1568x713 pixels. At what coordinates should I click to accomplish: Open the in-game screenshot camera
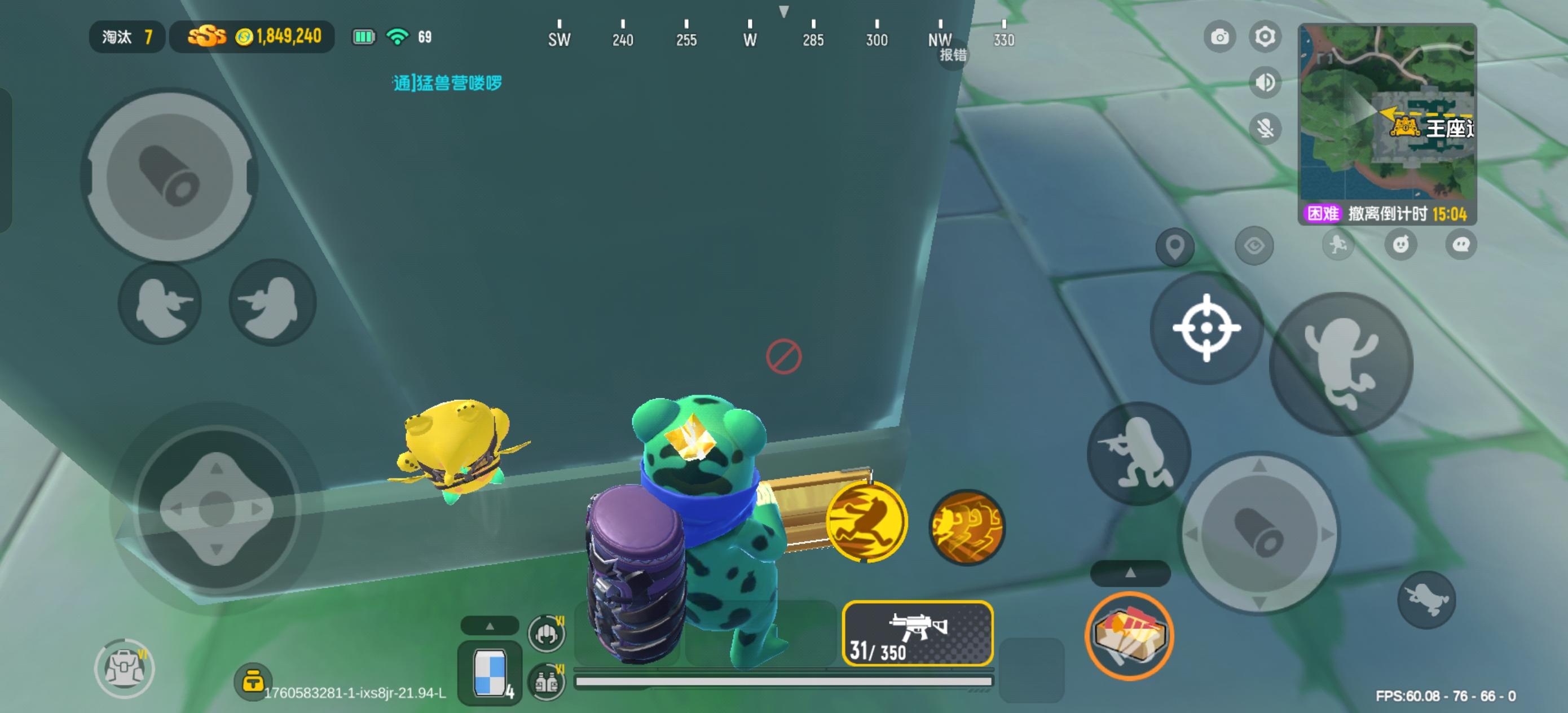click(x=1219, y=37)
